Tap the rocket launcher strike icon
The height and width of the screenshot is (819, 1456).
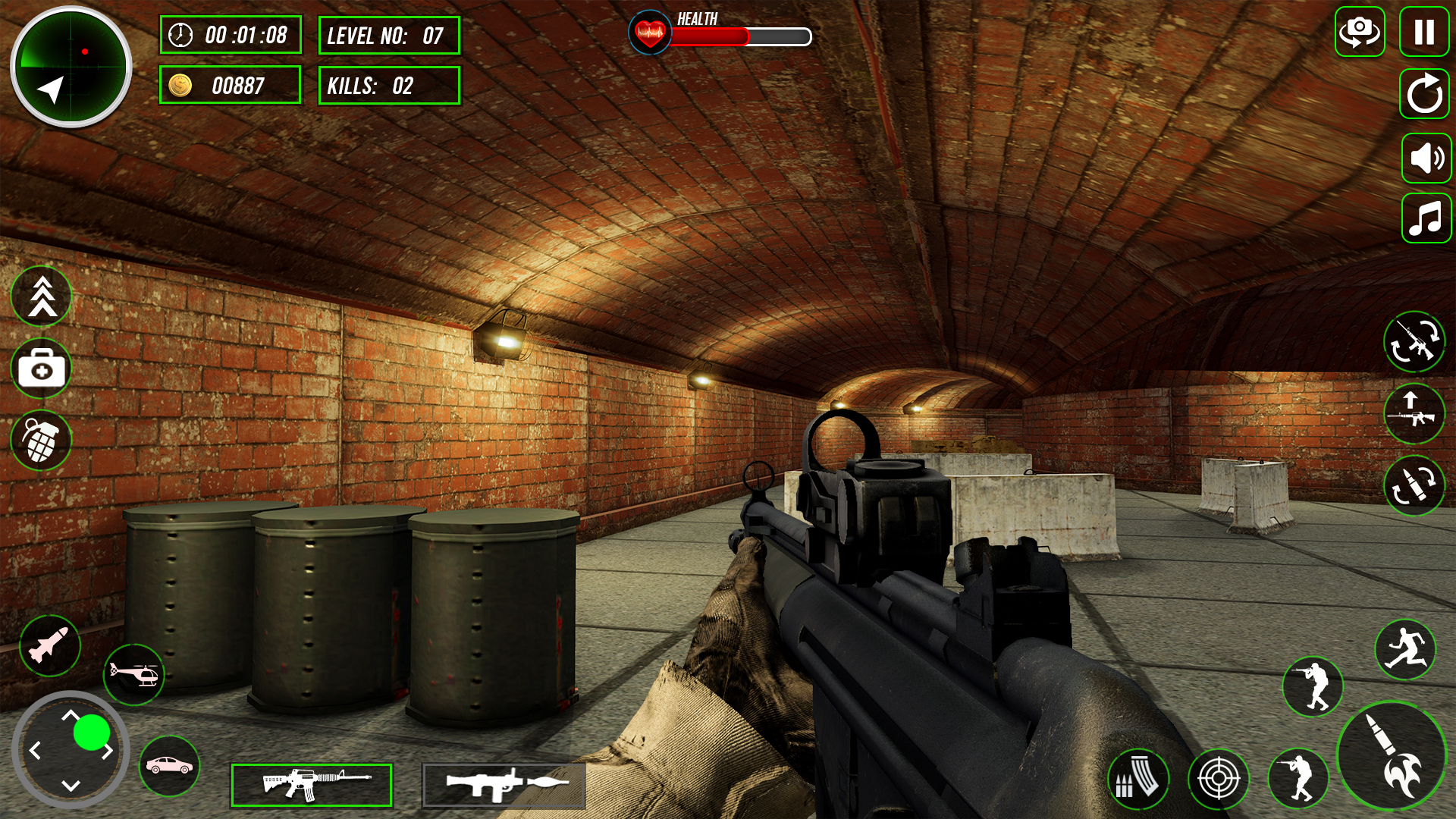click(x=49, y=646)
